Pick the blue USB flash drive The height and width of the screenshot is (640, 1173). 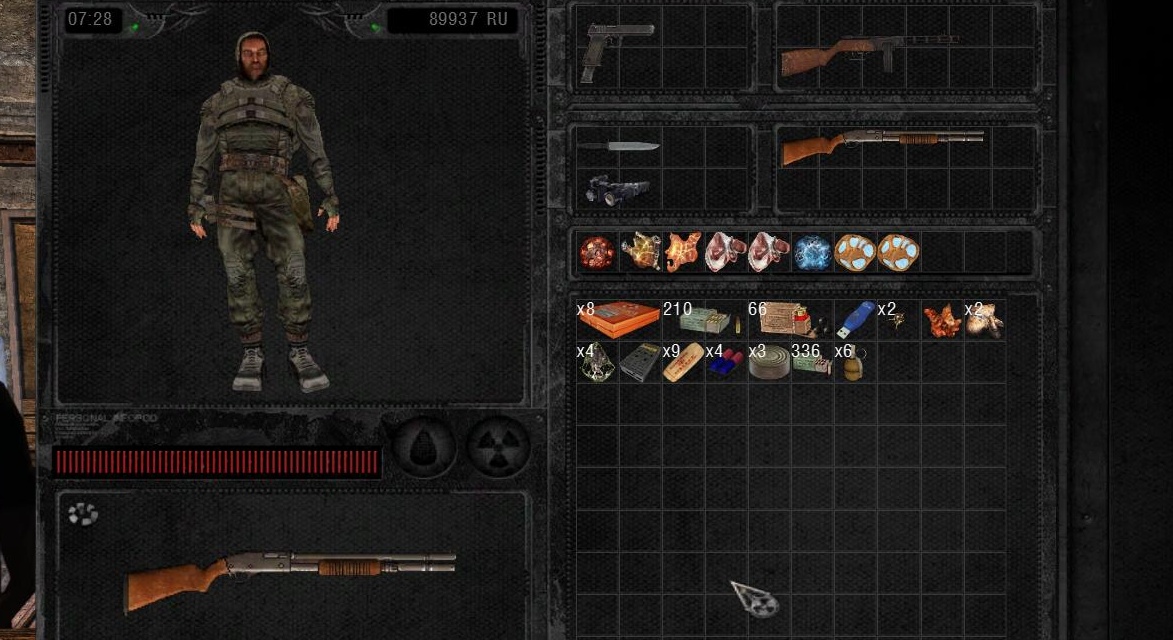click(855, 320)
